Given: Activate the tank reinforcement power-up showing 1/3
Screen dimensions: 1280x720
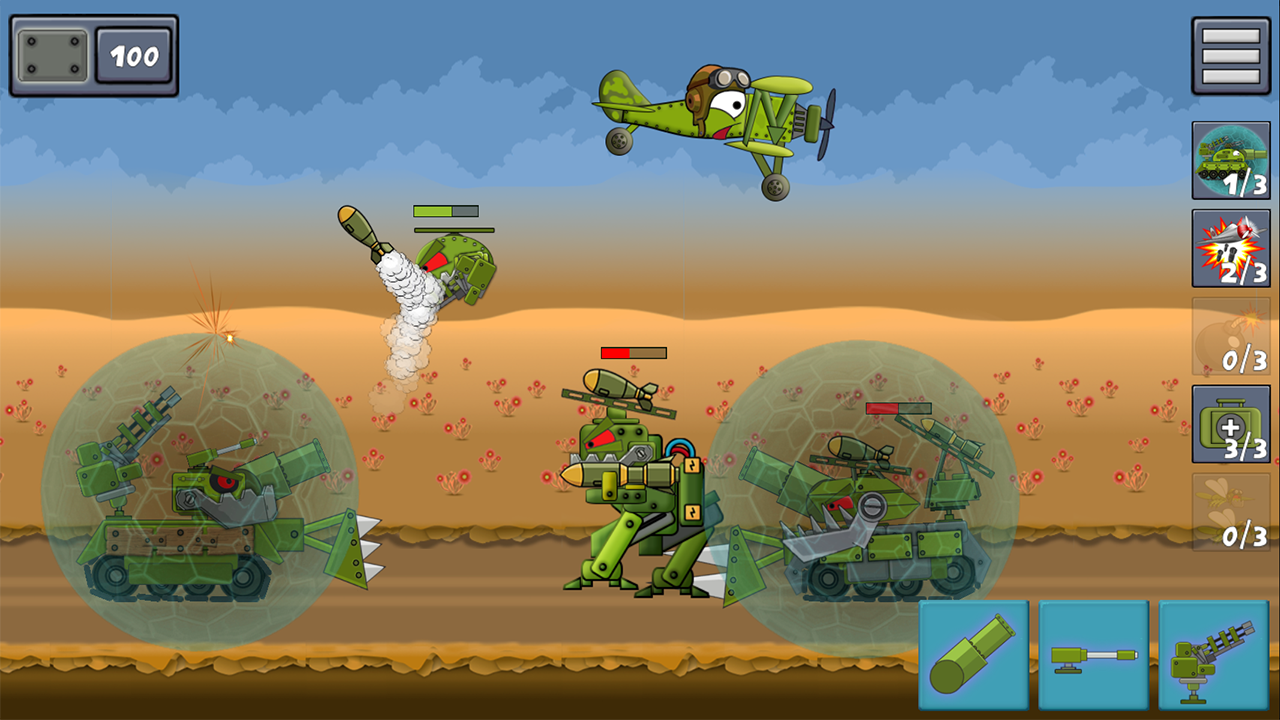Looking at the screenshot, I should click(x=1229, y=158).
